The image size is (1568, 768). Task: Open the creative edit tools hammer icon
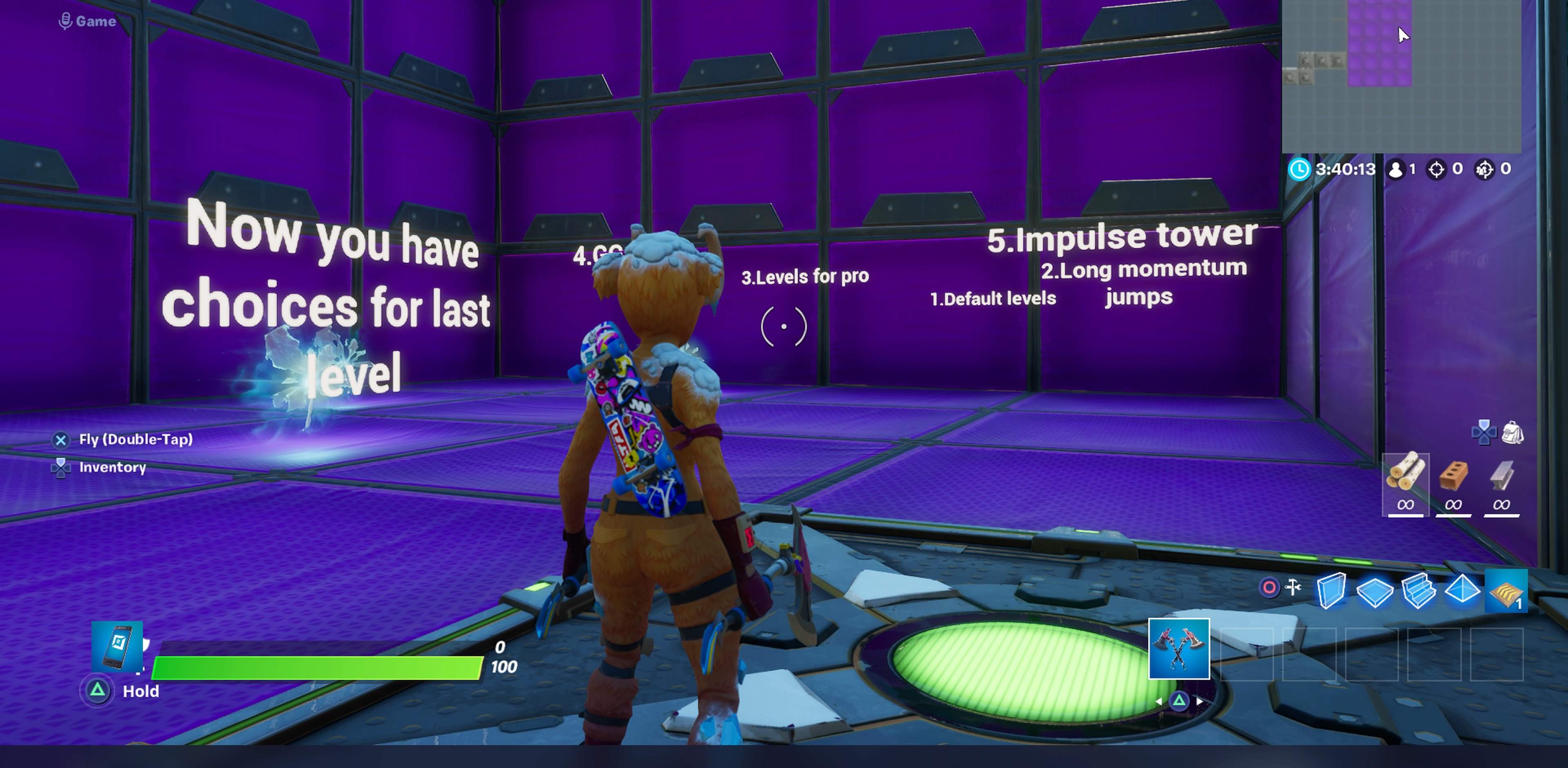1293,586
